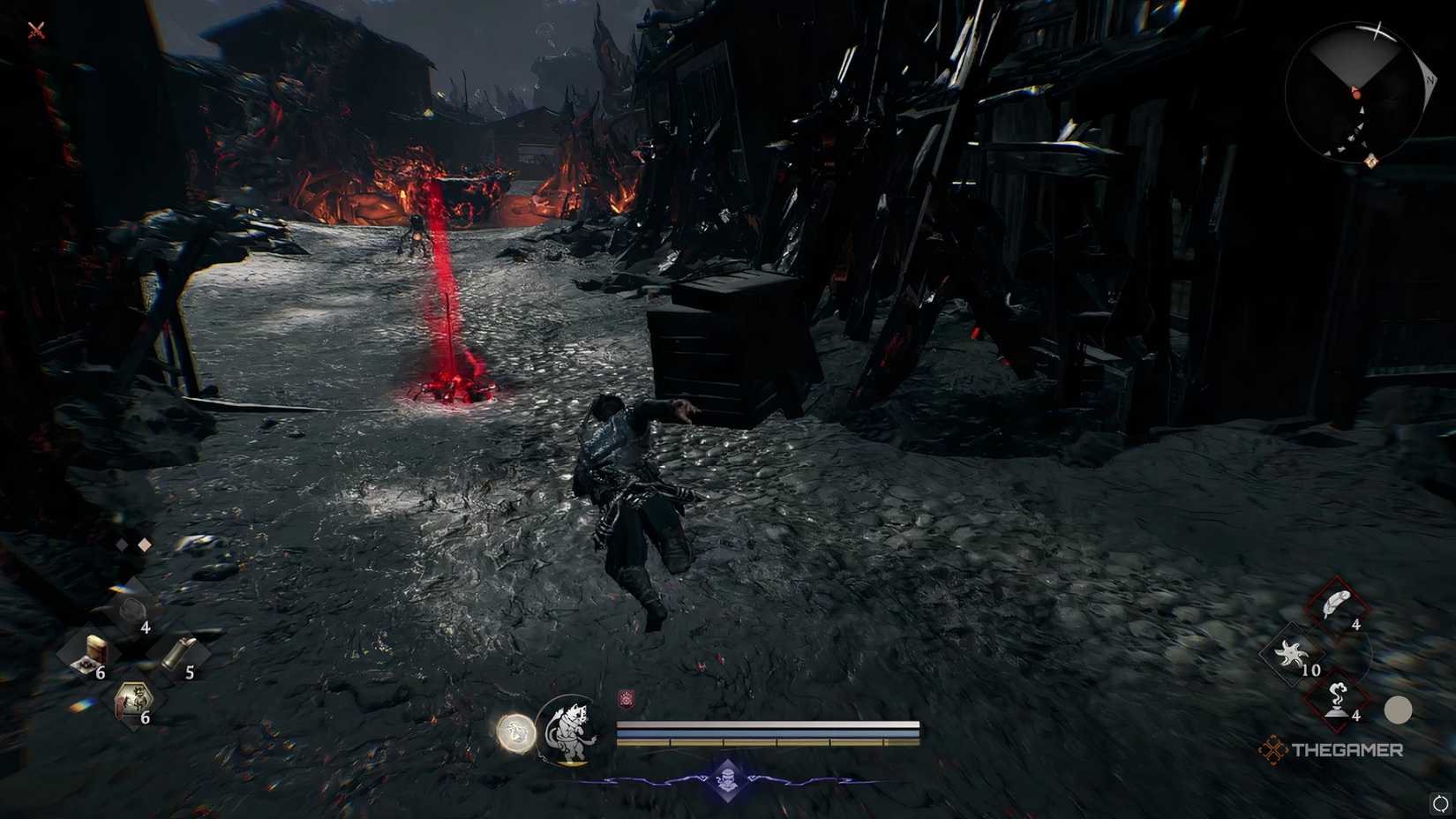Select the book consumable icon
Image resolution: width=1456 pixels, height=819 pixels.
point(95,649)
